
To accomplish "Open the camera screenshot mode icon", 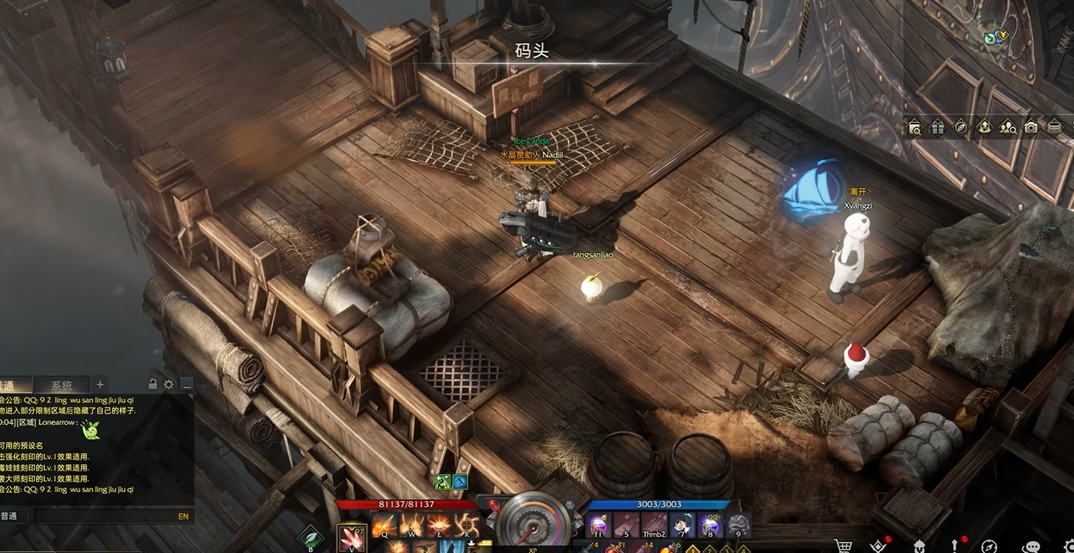I will click(x=1031, y=127).
